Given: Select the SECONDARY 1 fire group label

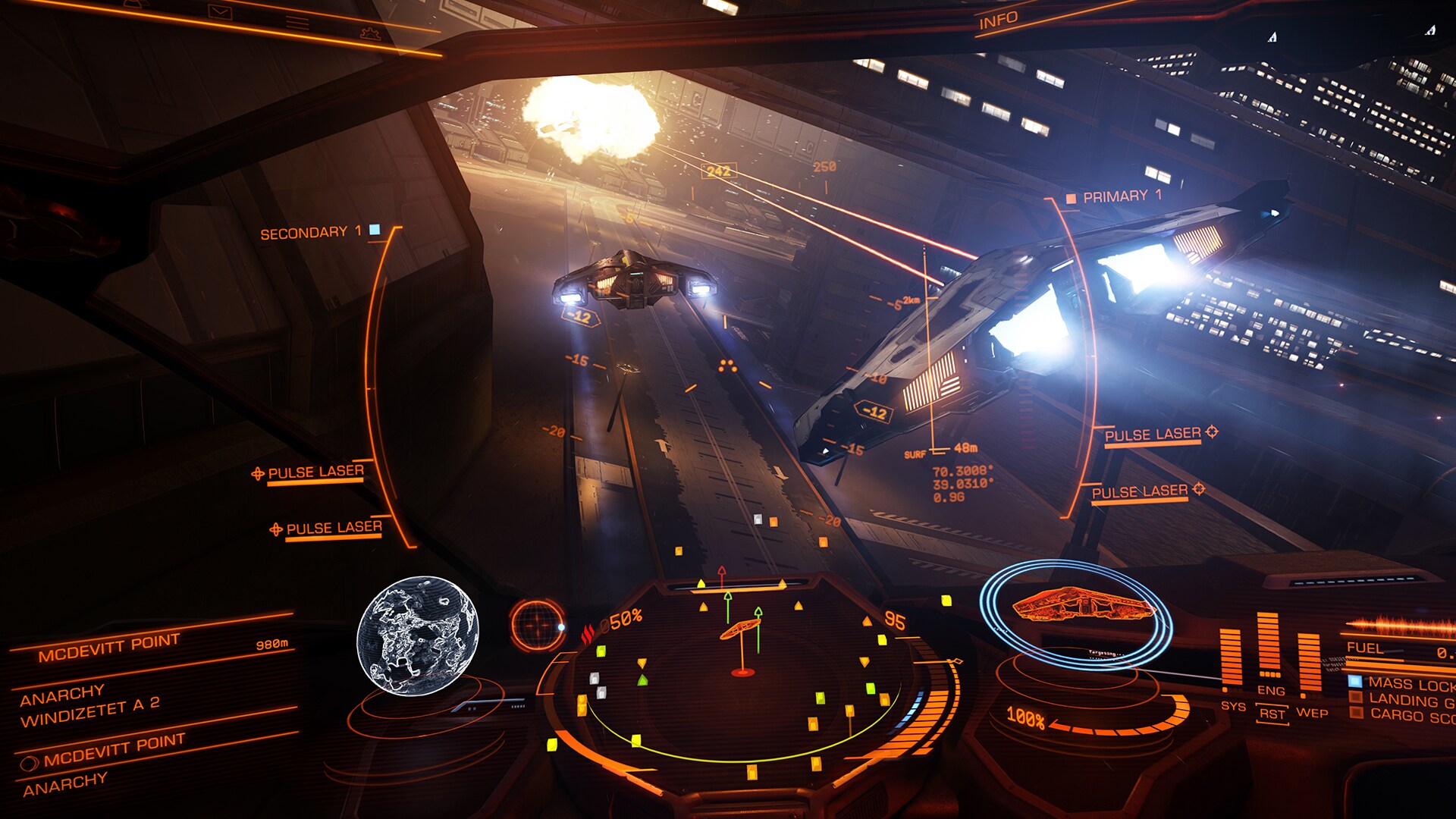Looking at the screenshot, I should coord(311,233).
